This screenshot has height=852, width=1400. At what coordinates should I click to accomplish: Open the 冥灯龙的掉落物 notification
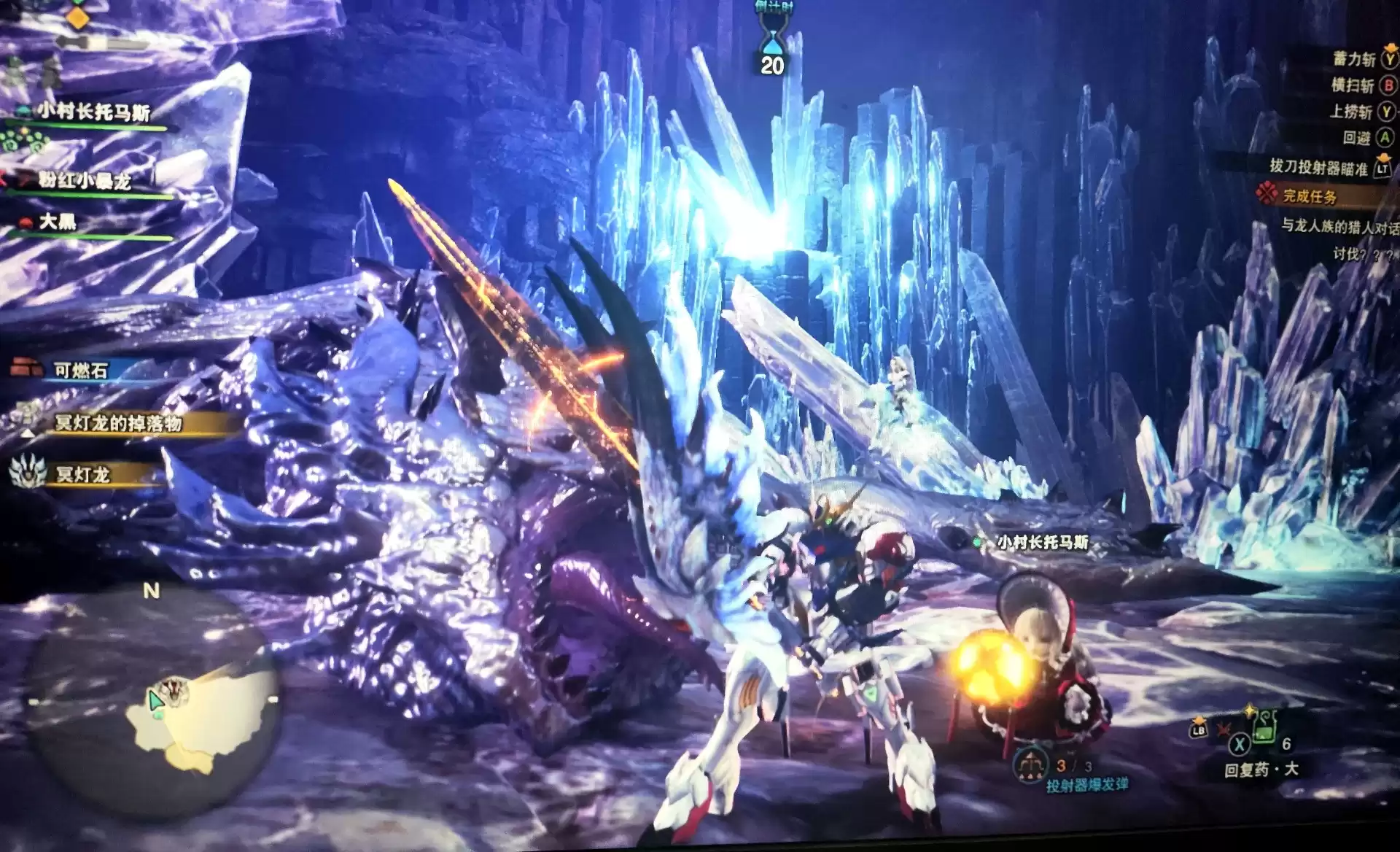pyautogui.click(x=118, y=424)
